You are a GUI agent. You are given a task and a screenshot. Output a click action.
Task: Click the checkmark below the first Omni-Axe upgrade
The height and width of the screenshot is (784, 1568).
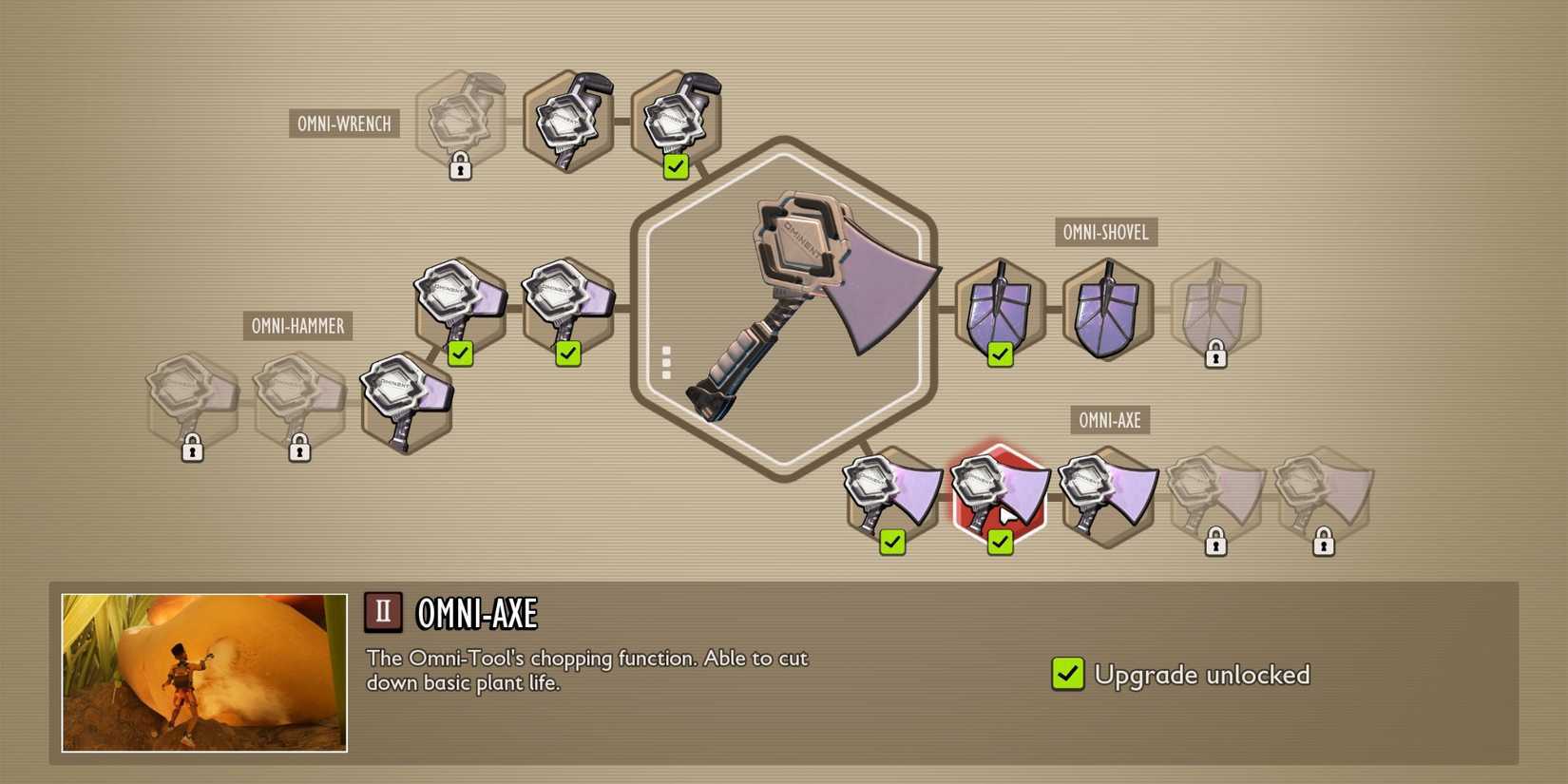[x=890, y=544]
